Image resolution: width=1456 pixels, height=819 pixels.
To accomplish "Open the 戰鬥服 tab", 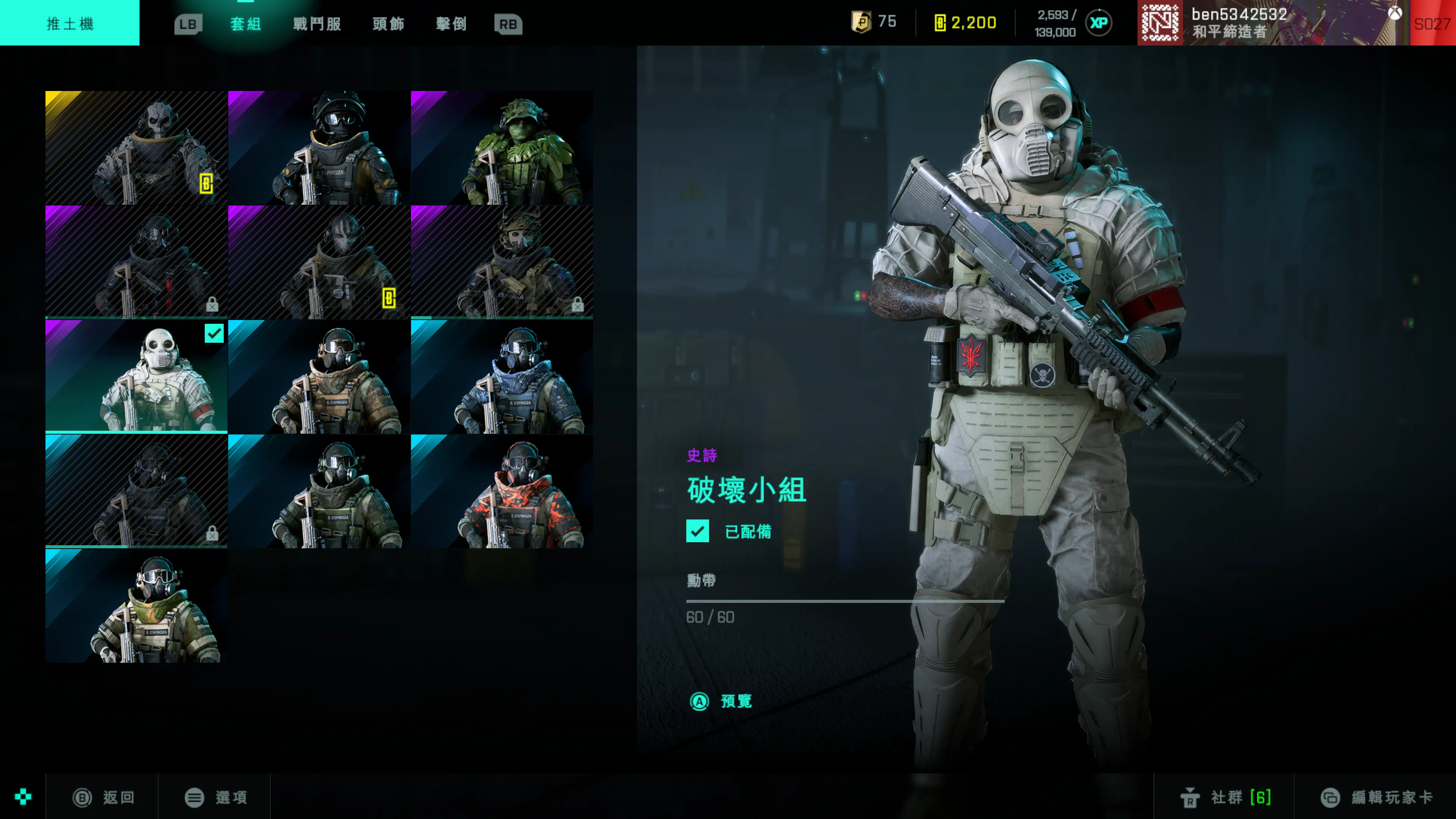I will (317, 24).
